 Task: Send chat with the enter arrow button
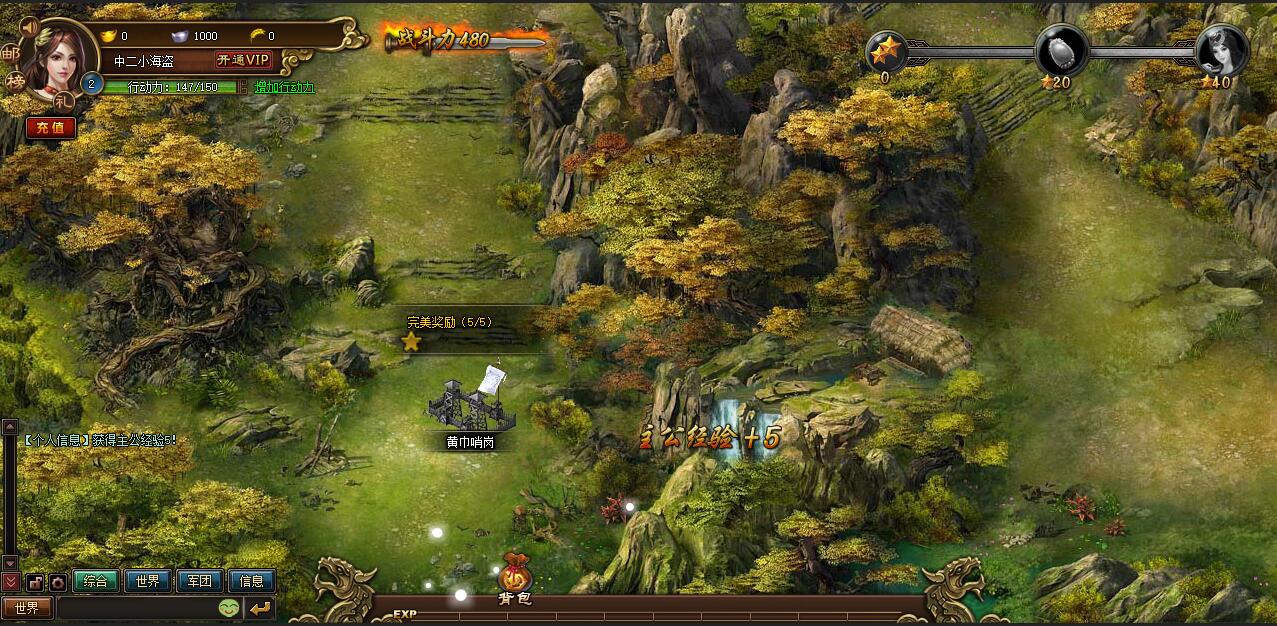[260, 607]
